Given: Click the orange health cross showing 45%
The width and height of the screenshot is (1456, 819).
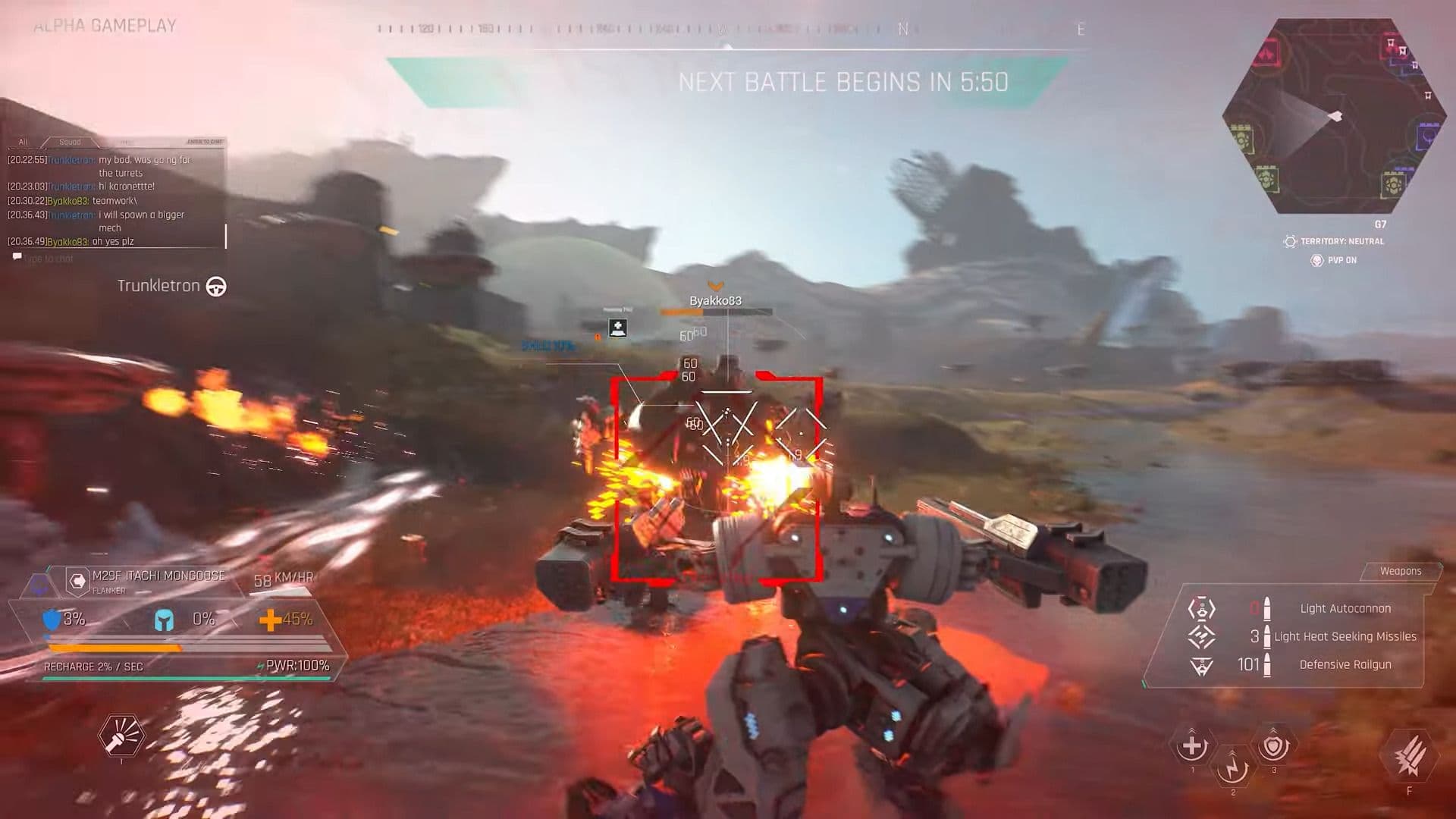Looking at the screenshot, I should (273, 620).
